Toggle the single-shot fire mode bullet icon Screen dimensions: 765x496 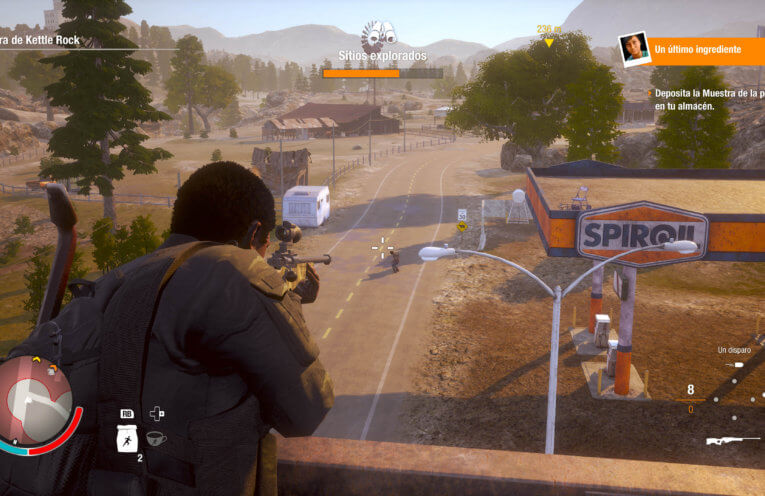click(738, 365)
